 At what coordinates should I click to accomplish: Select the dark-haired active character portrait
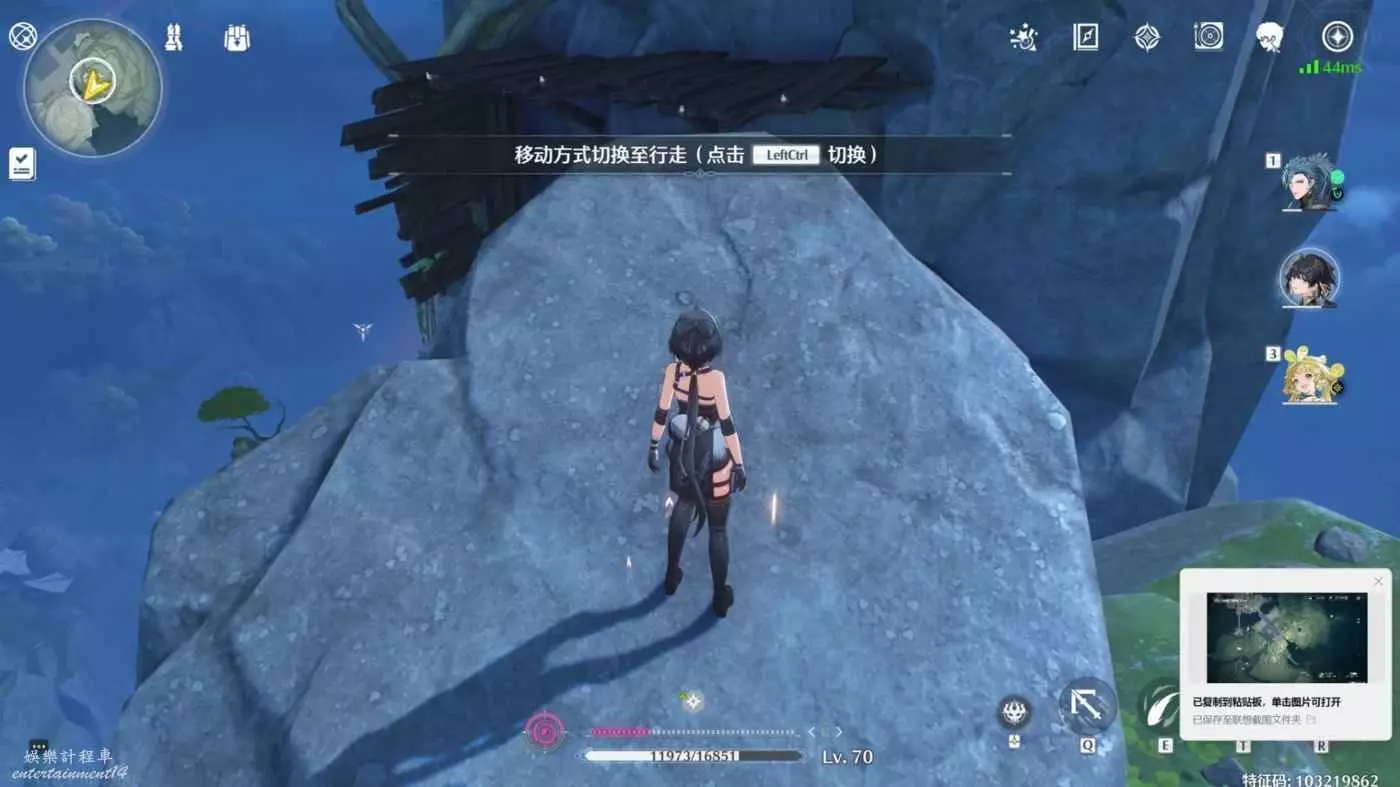[x=1309, y=277]
